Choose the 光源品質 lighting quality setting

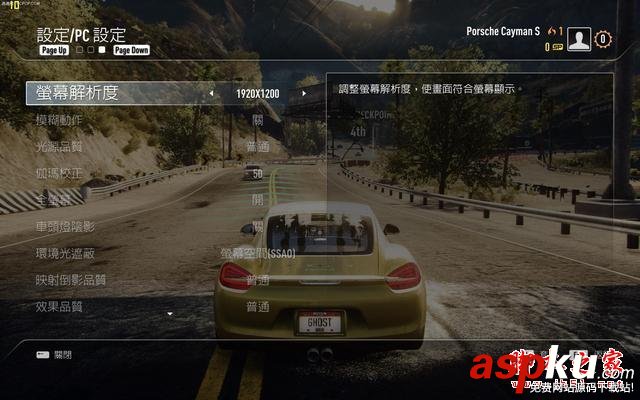59,147
